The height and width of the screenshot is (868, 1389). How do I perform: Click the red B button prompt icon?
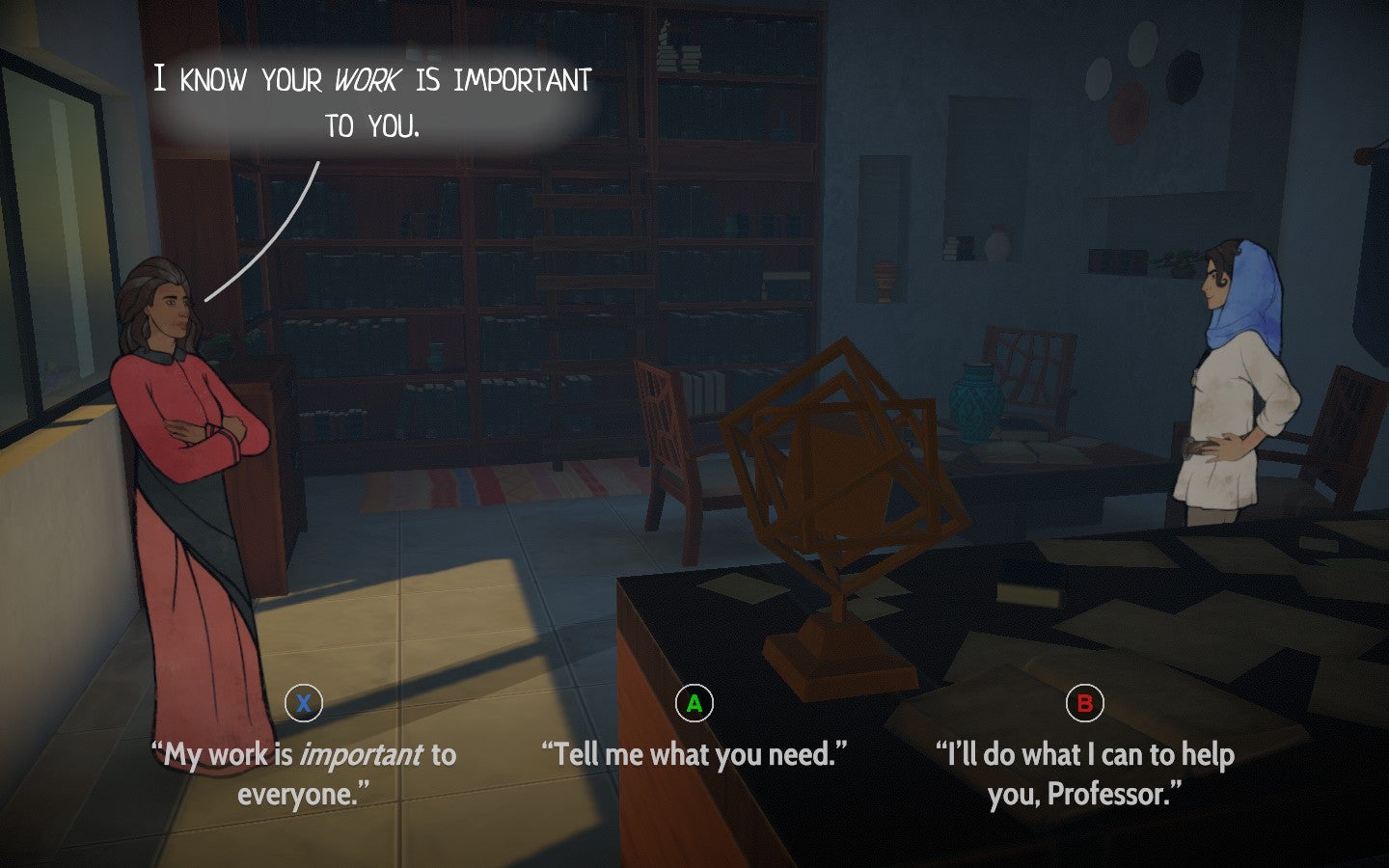1085,704
